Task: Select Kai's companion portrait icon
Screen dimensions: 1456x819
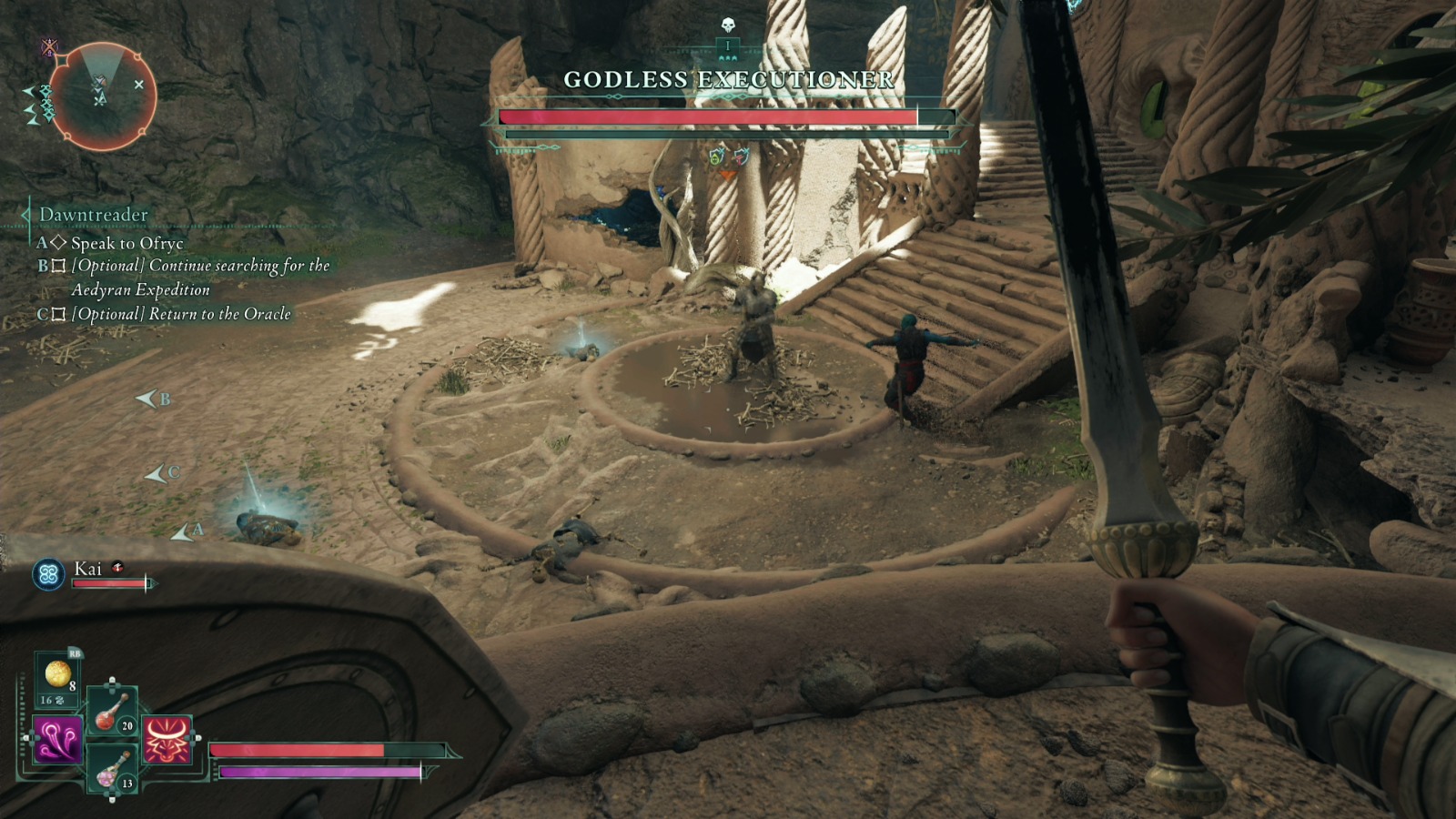Action: [x=48, y=574]
